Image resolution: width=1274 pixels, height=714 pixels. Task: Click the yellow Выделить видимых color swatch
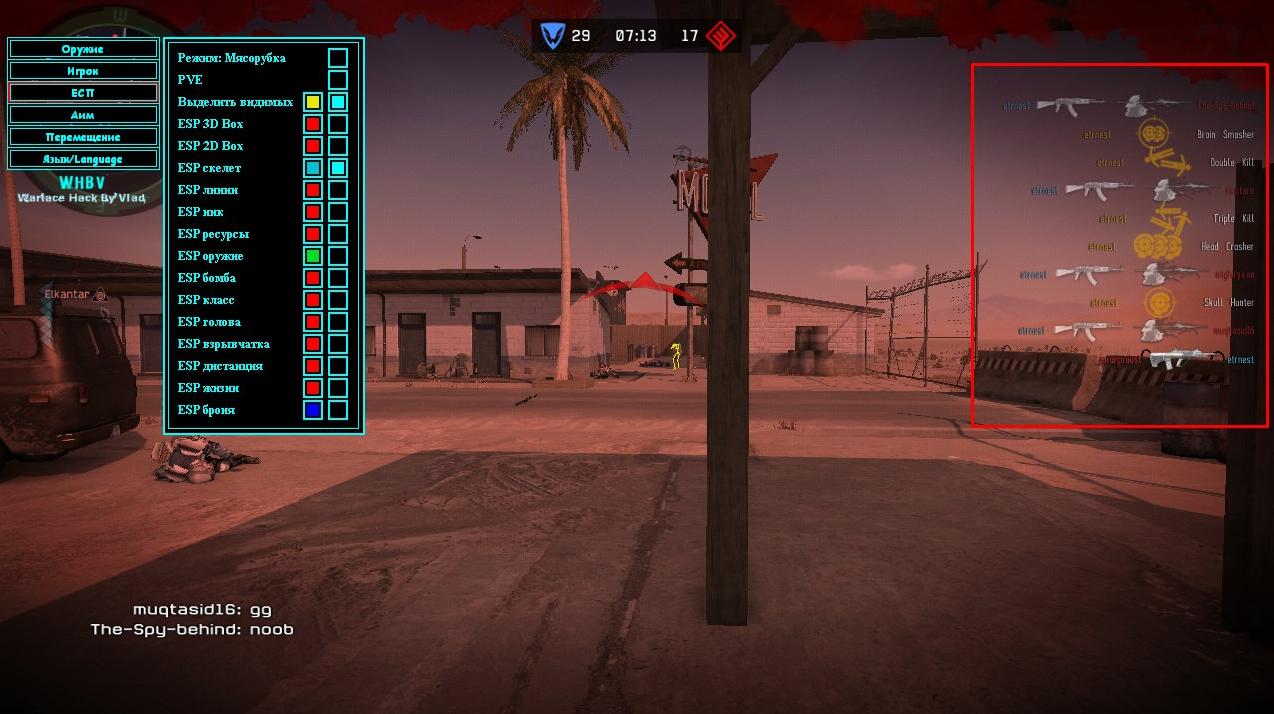313,102
